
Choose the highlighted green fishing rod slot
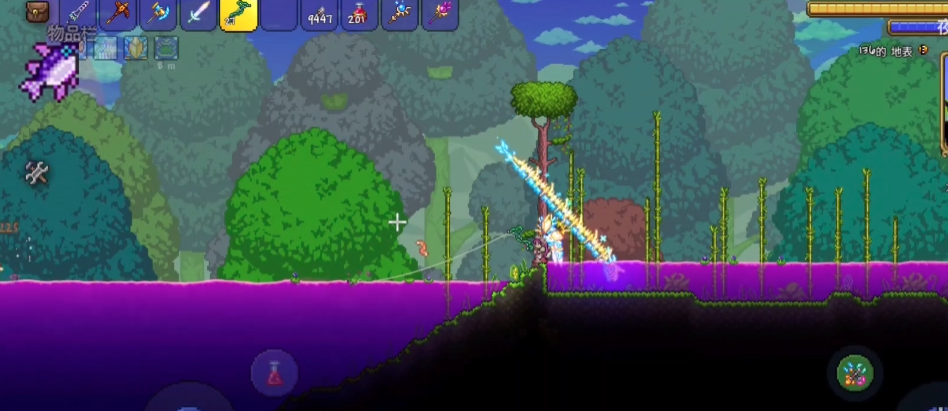(238, 13)
